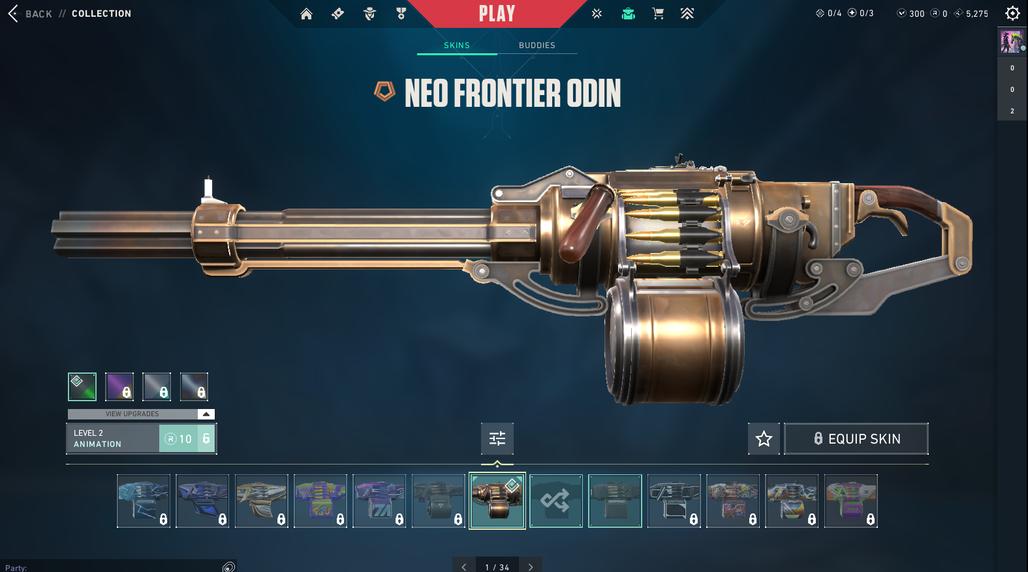Open the skin filter sliders button

[497, 439]
